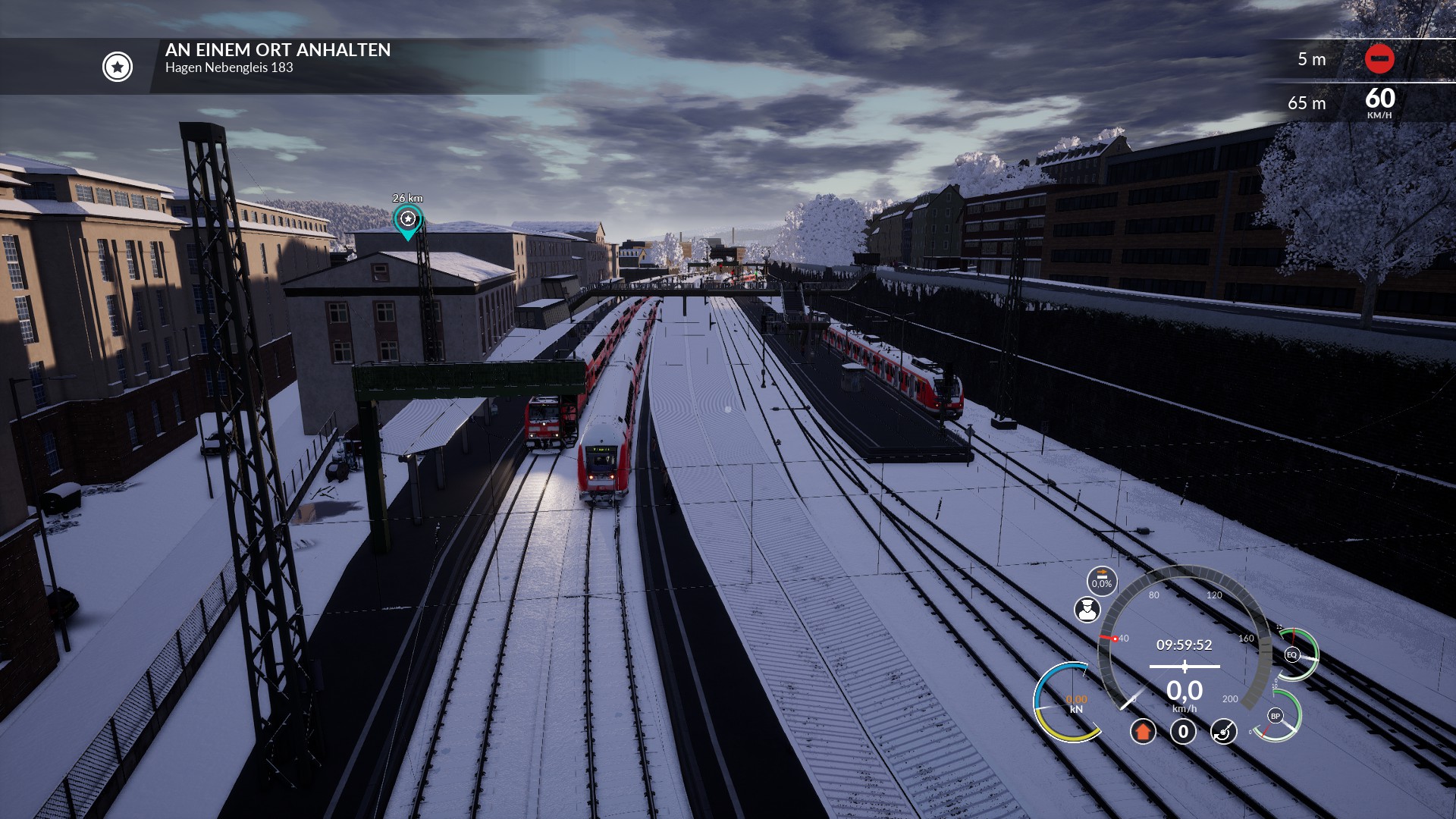Select the 'An einem Ort anhalten' objective banner
Viewport: 1456px width, 819px height.
[278, 58]
